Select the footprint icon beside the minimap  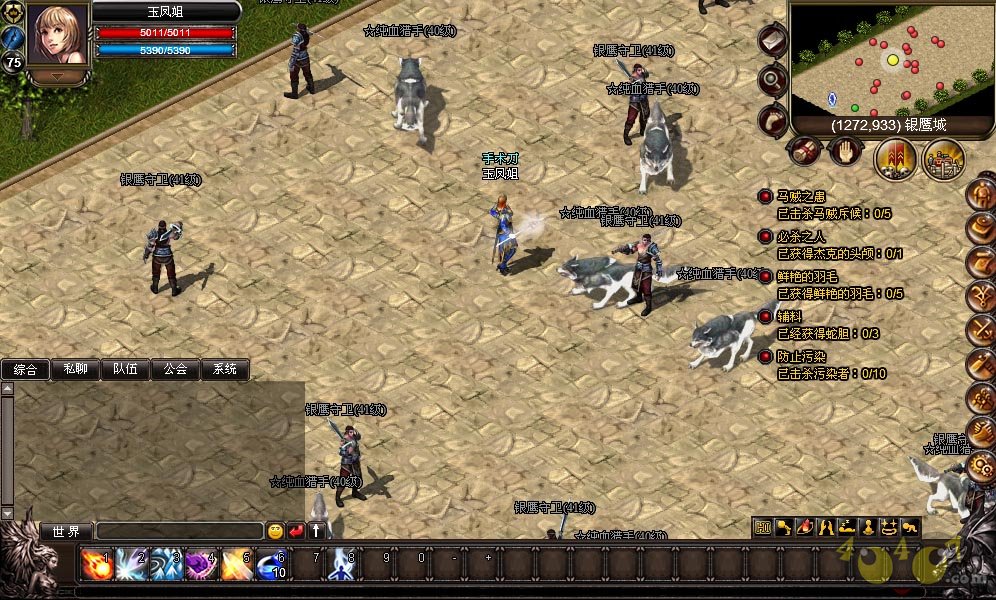tap(772, 119)
